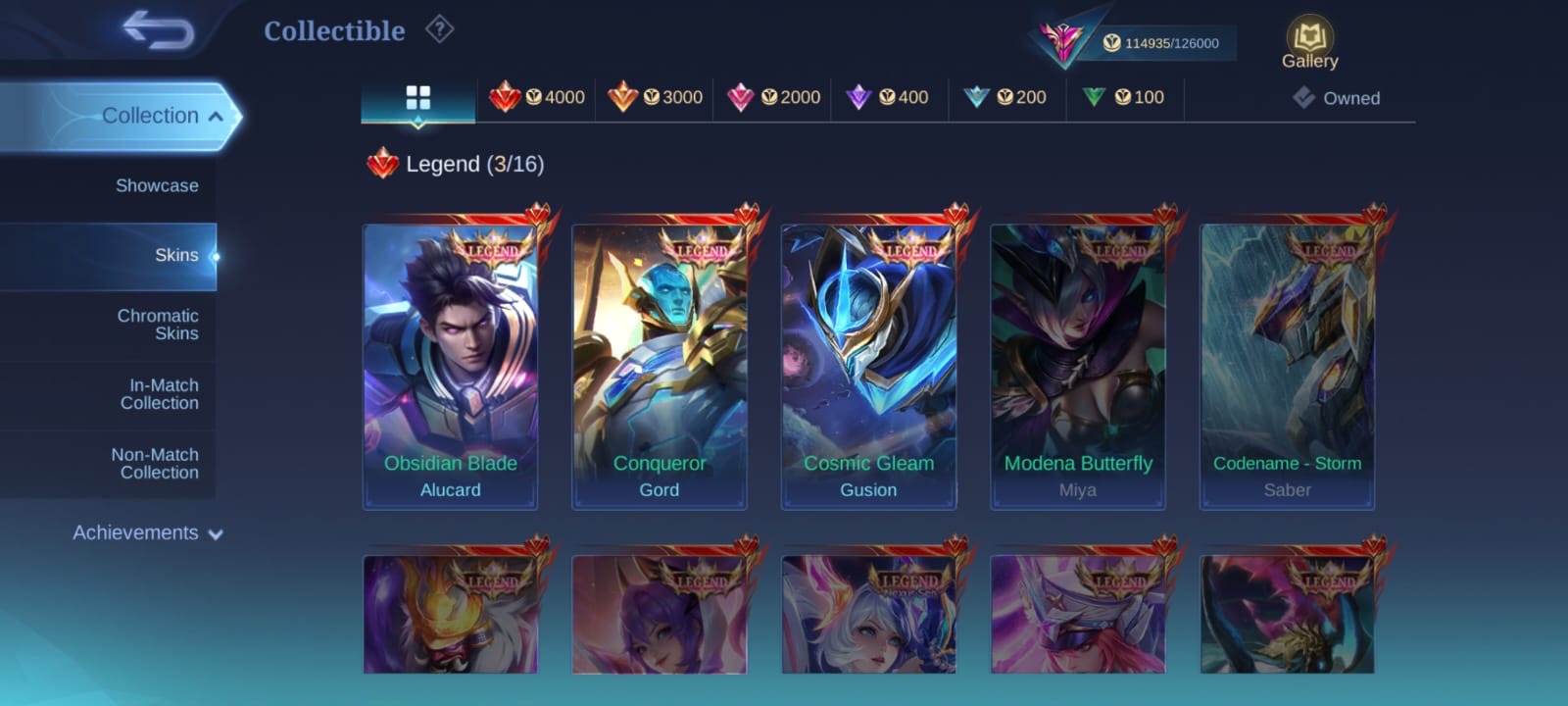Select the Obsidian Blade Alucard skin card
The width and height of the screenshot is (1568, 706).
click(451, 367)
